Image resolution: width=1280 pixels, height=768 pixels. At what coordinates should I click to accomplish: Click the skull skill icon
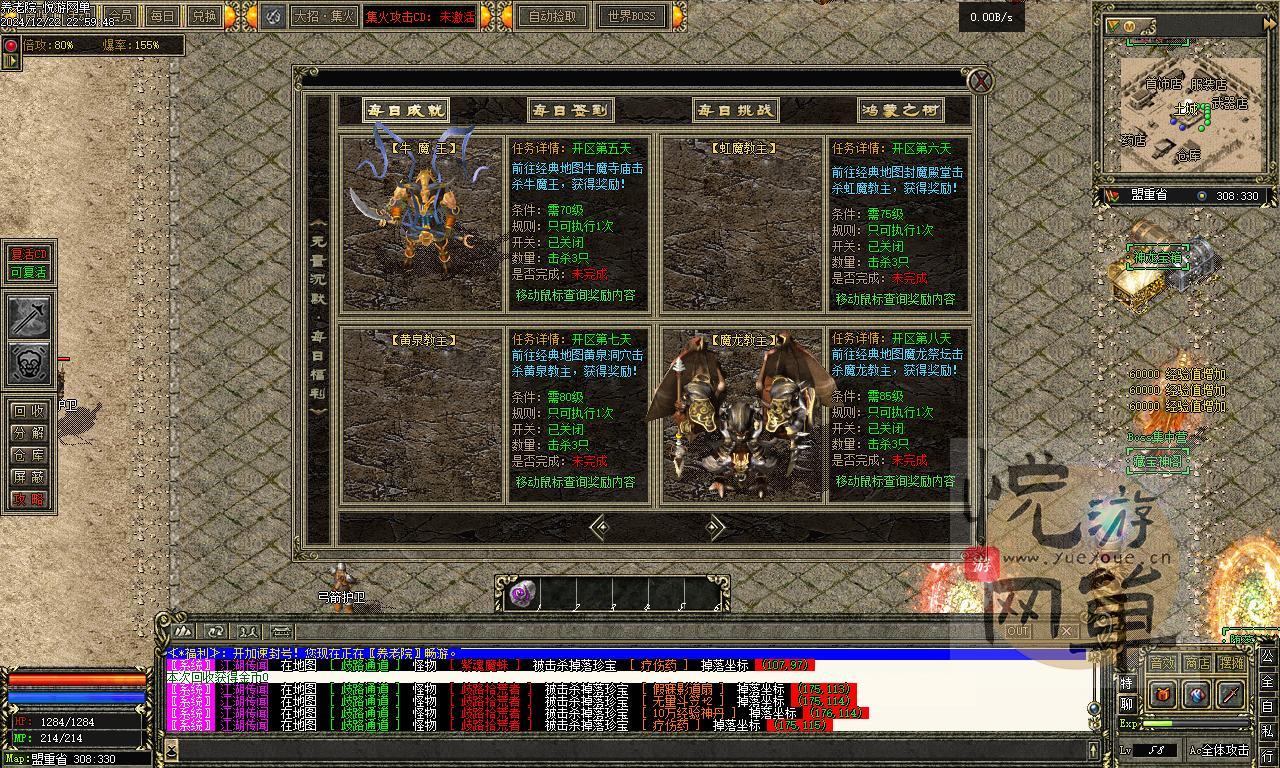(30, 363)
